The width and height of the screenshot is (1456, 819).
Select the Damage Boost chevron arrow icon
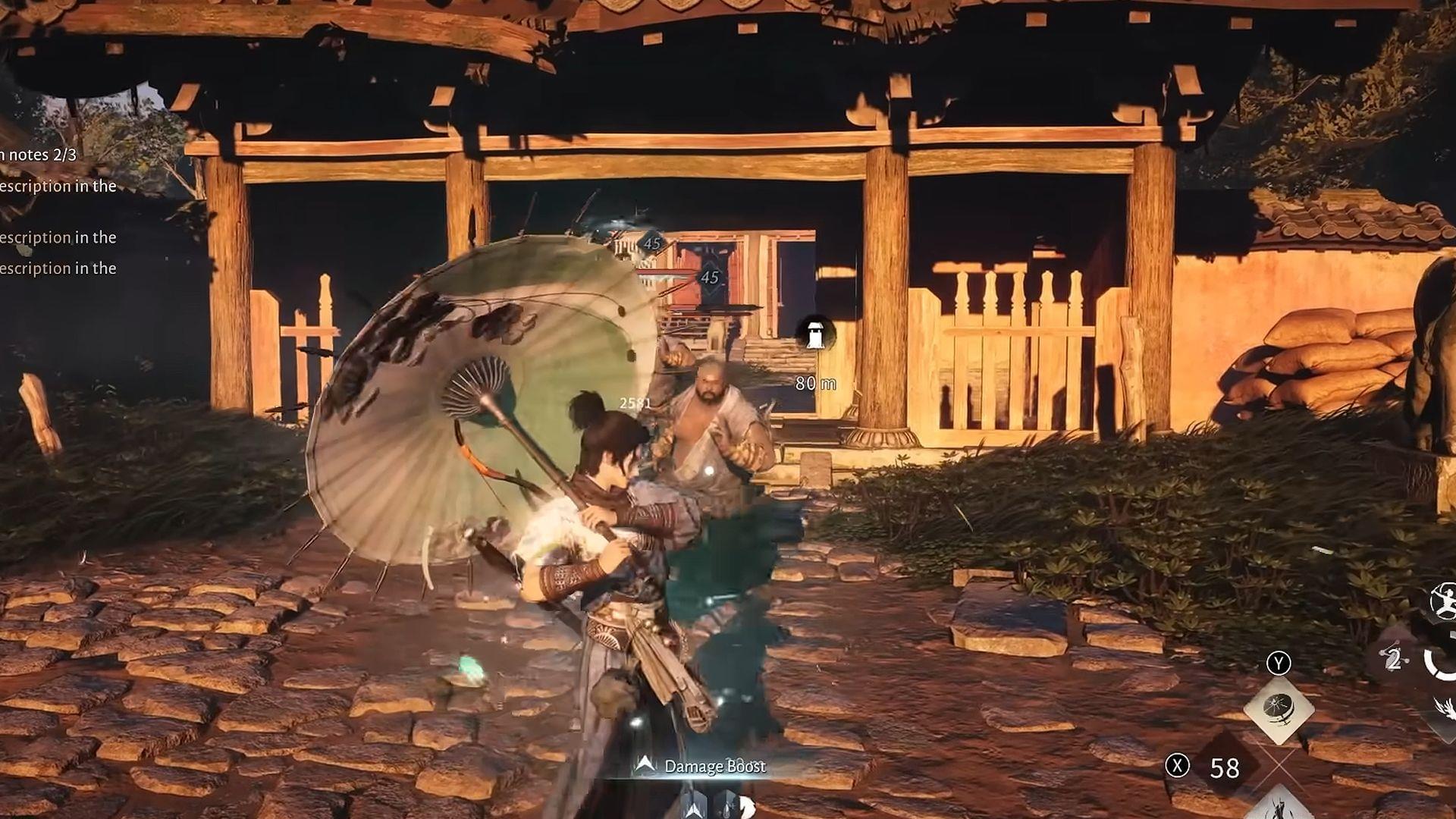[x=646, y=766]
